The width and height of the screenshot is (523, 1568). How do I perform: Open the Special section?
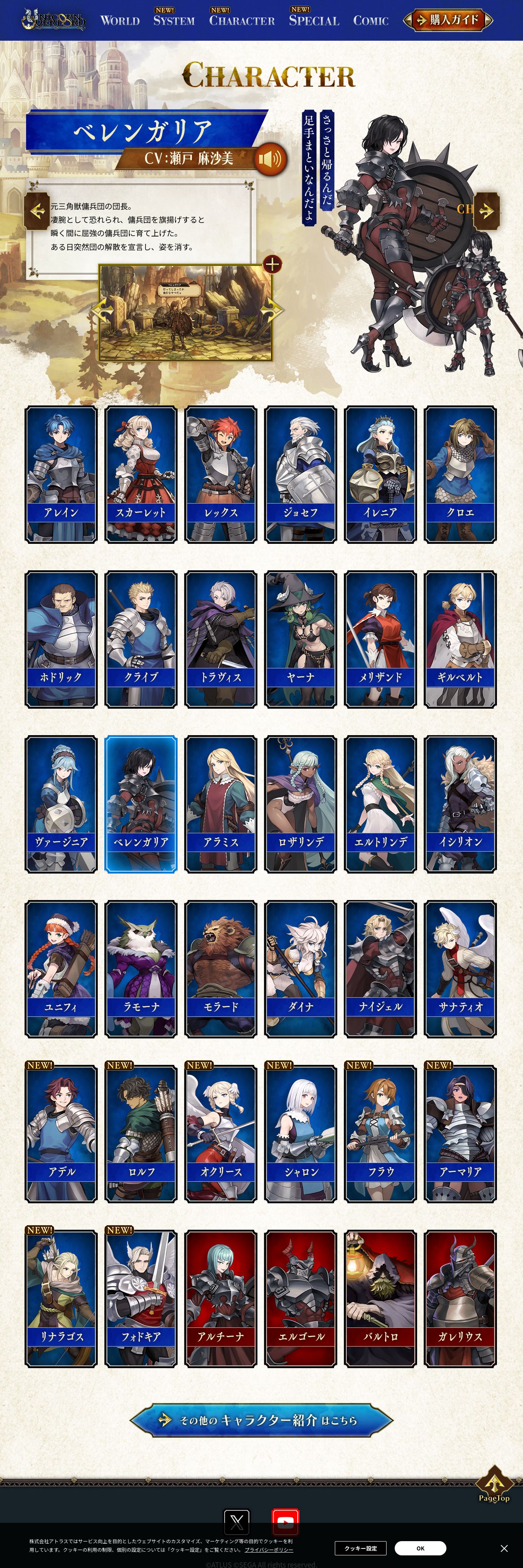pyautogui.click(x=314, y=21)
